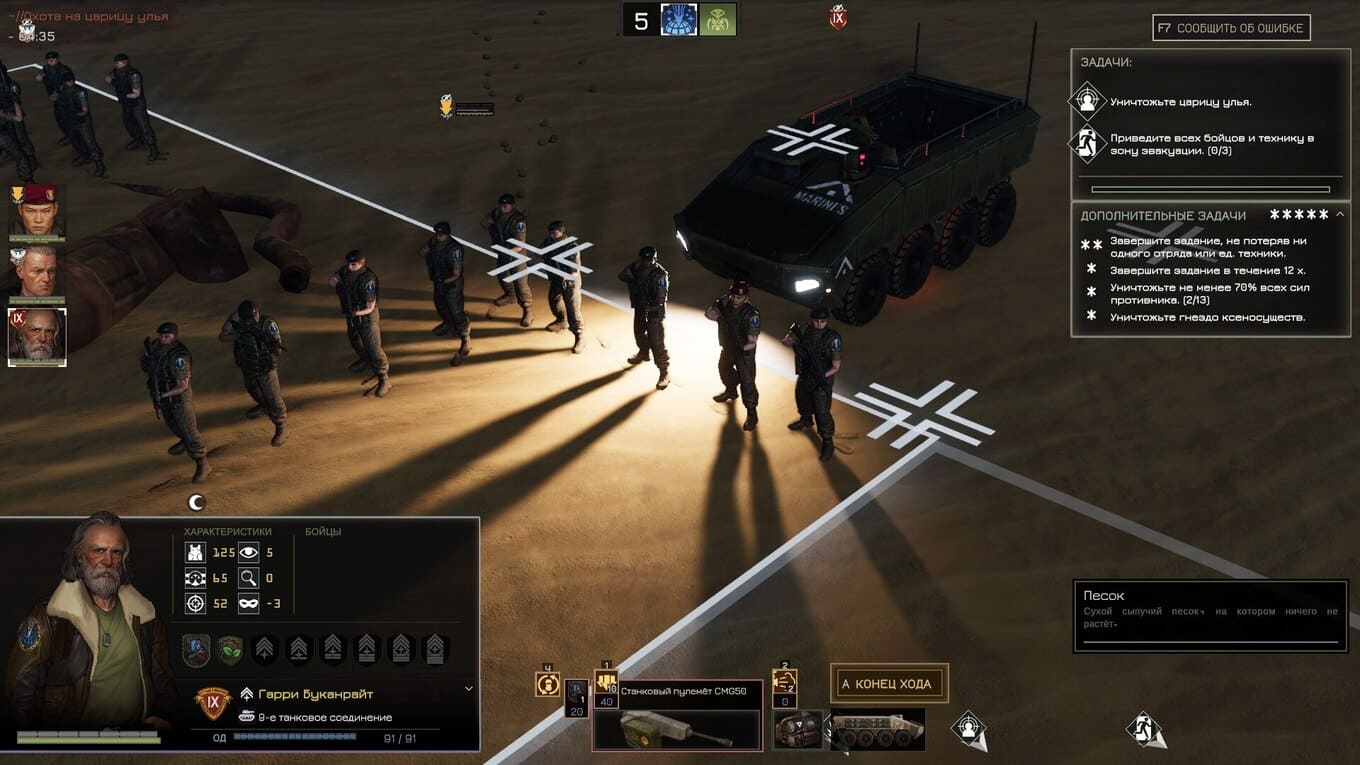Open the blue faction emblem at top
The image size is (1360, 765).
coord(679,20)
